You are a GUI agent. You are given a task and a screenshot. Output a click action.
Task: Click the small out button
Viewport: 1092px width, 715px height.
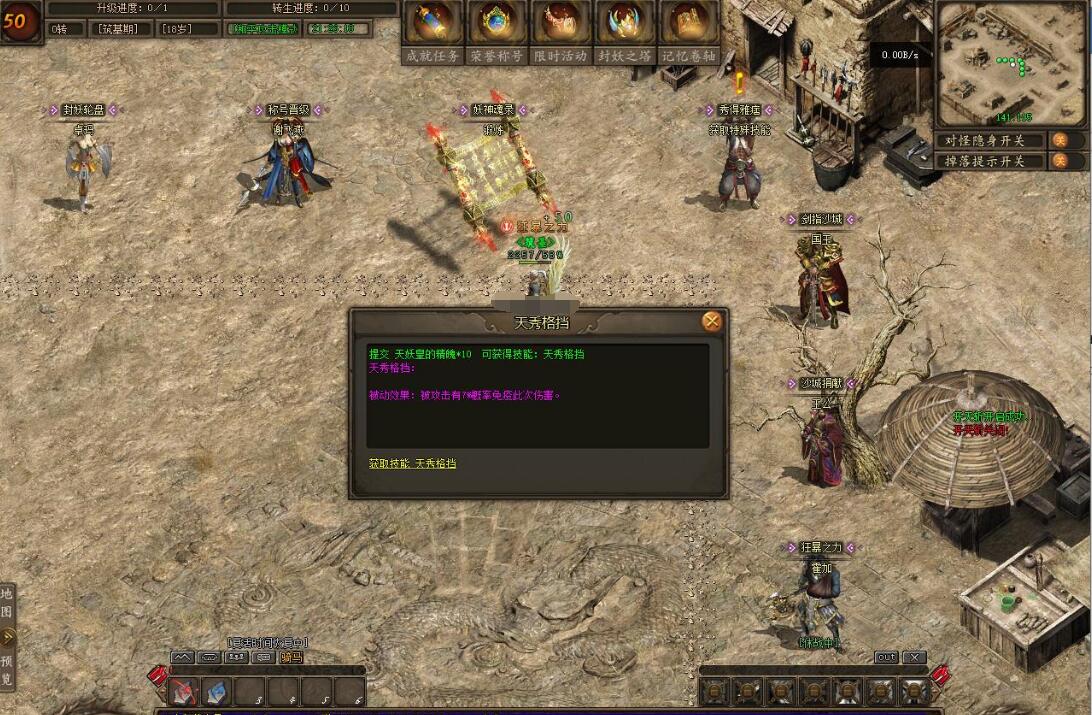(886, 657)
